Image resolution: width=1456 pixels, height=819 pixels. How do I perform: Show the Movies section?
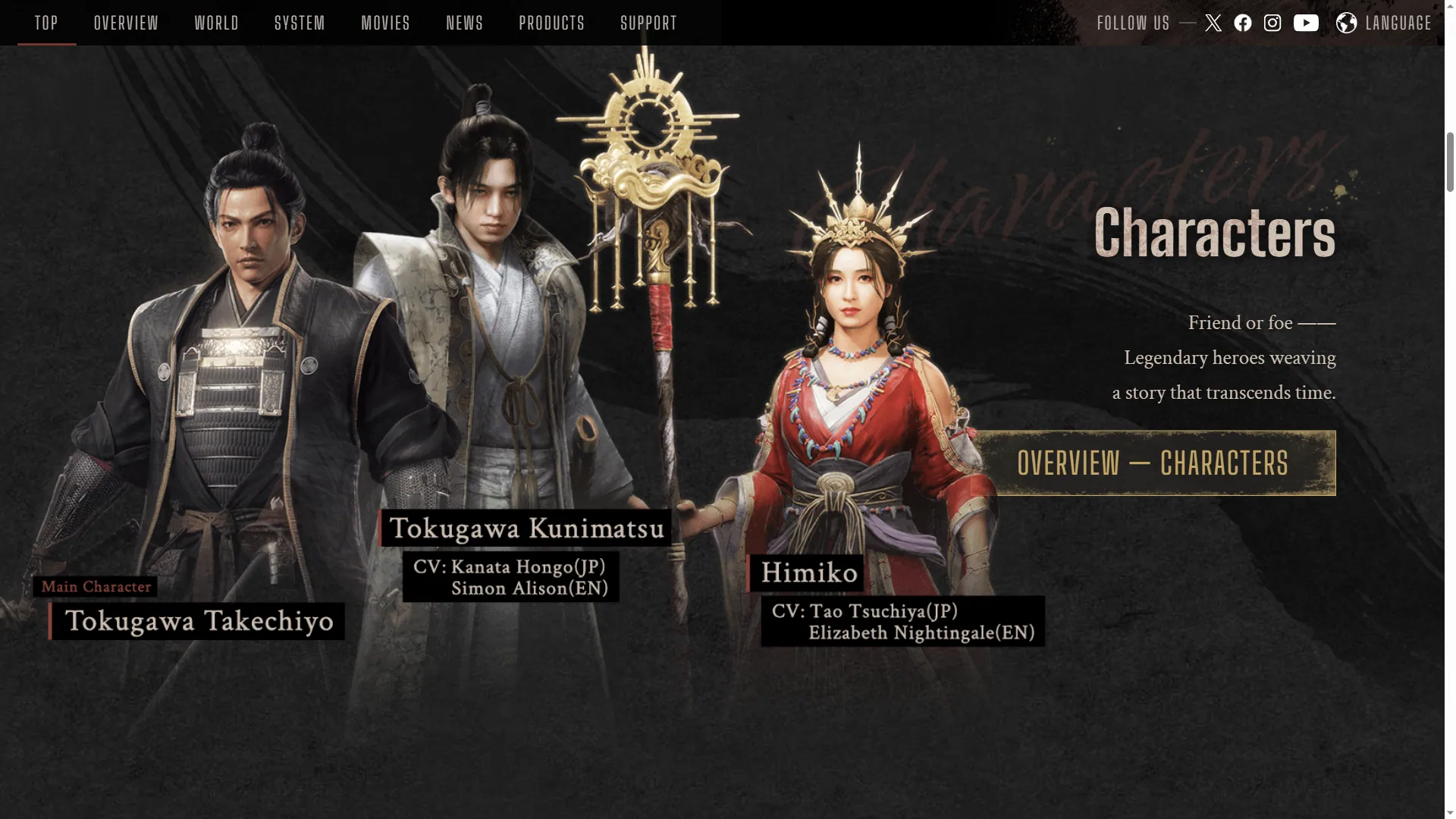pyautogui.click(x=386, y=23)
